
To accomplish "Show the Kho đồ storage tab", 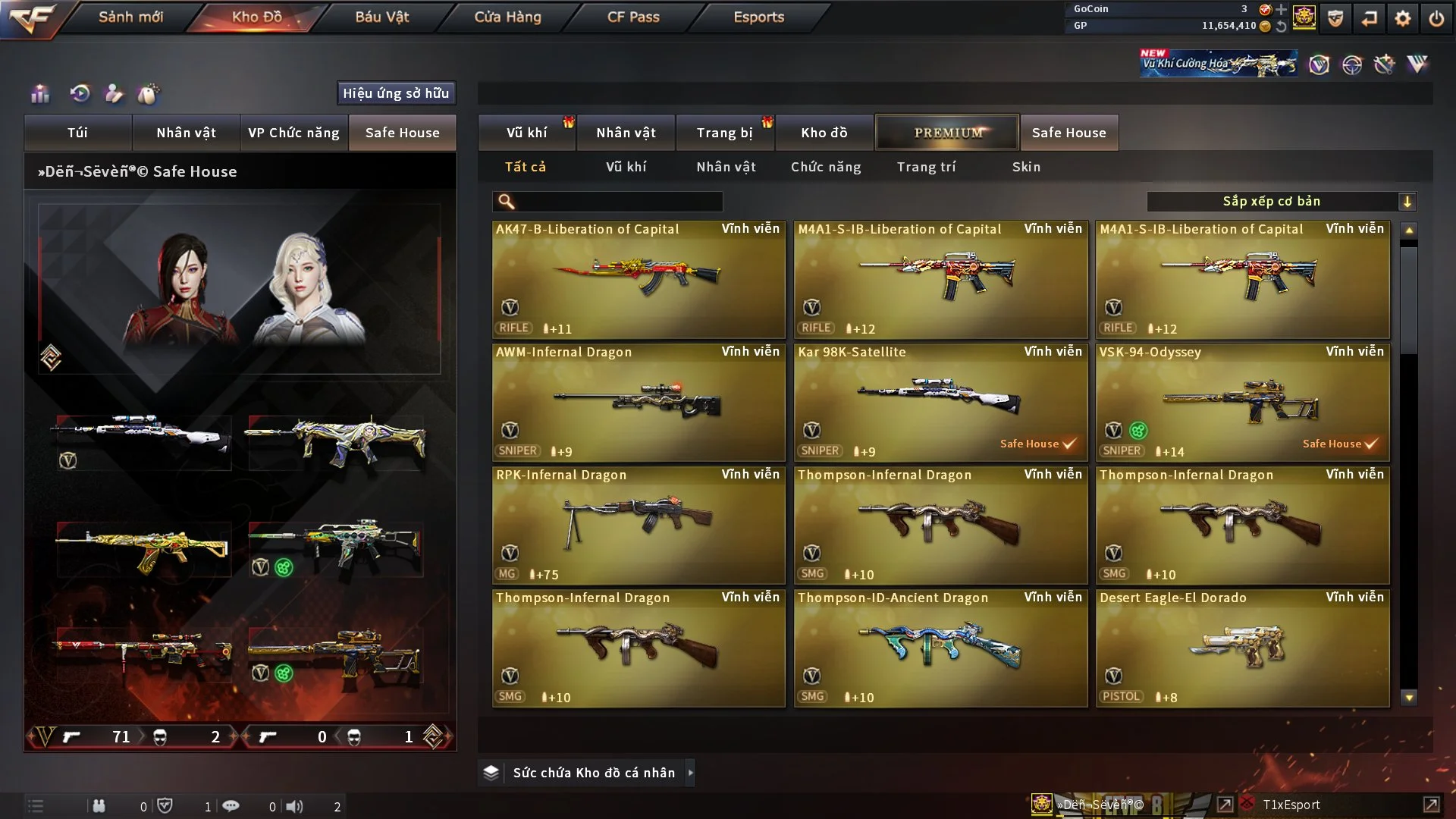I will pyautogui.click(x=824, y=133).
